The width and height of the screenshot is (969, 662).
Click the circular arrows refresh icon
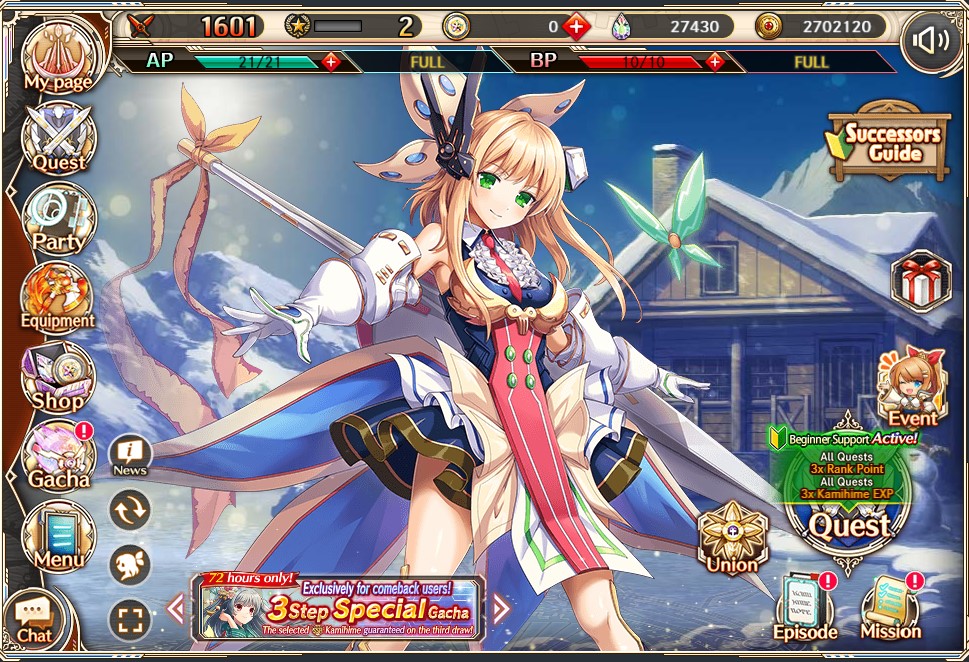(130, 510)
